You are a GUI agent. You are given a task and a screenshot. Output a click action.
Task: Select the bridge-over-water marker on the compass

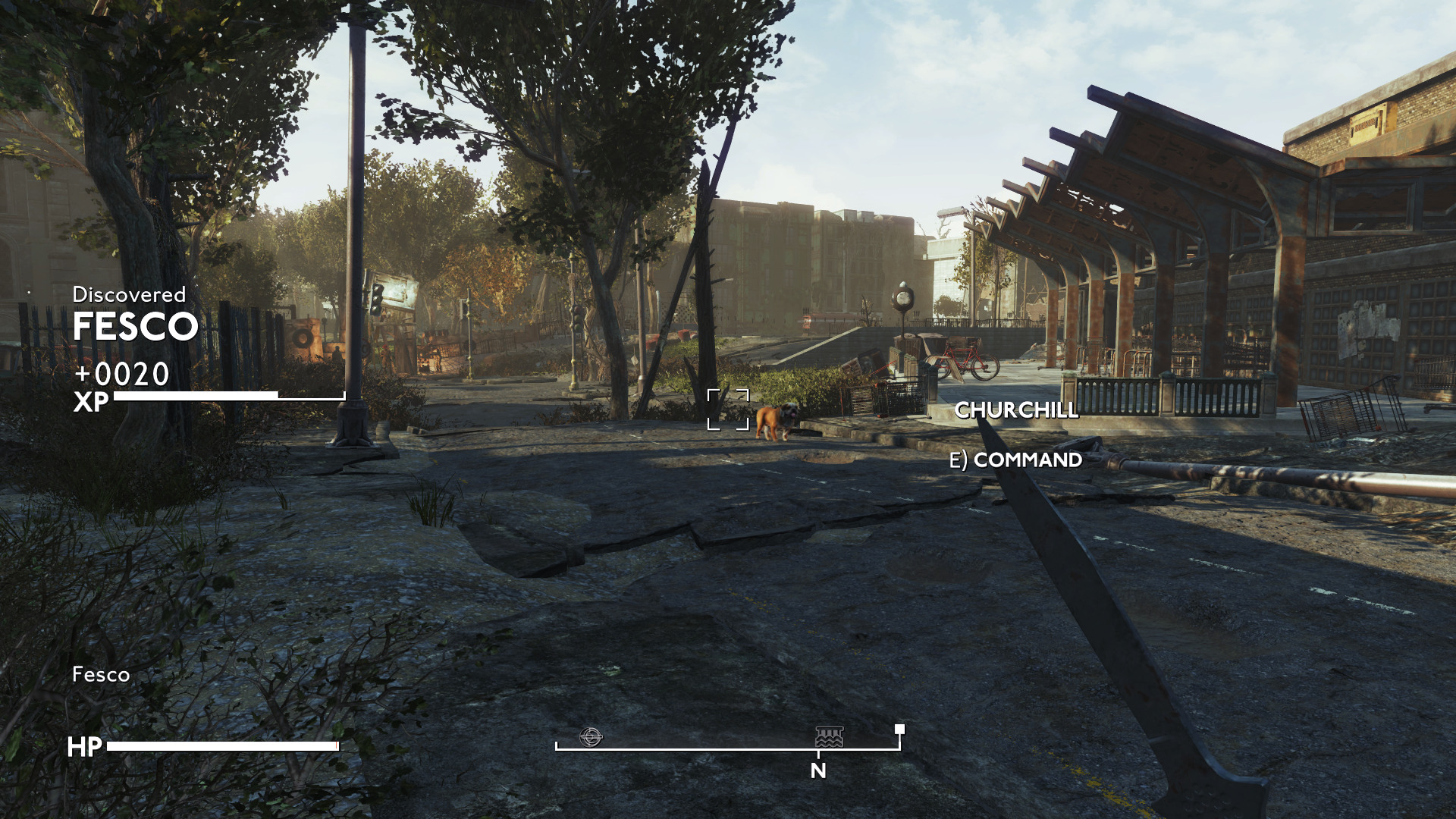[829, 736]
